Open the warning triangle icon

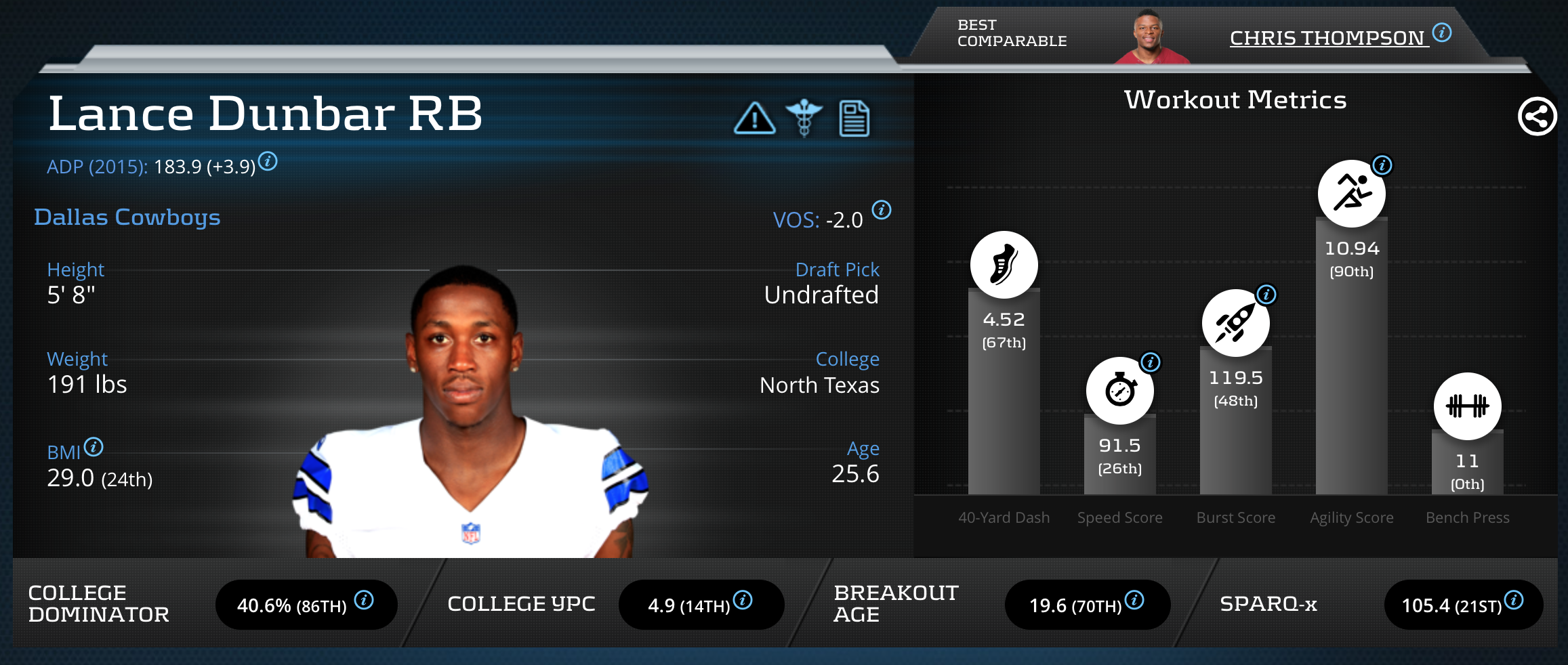coord(754,119)
